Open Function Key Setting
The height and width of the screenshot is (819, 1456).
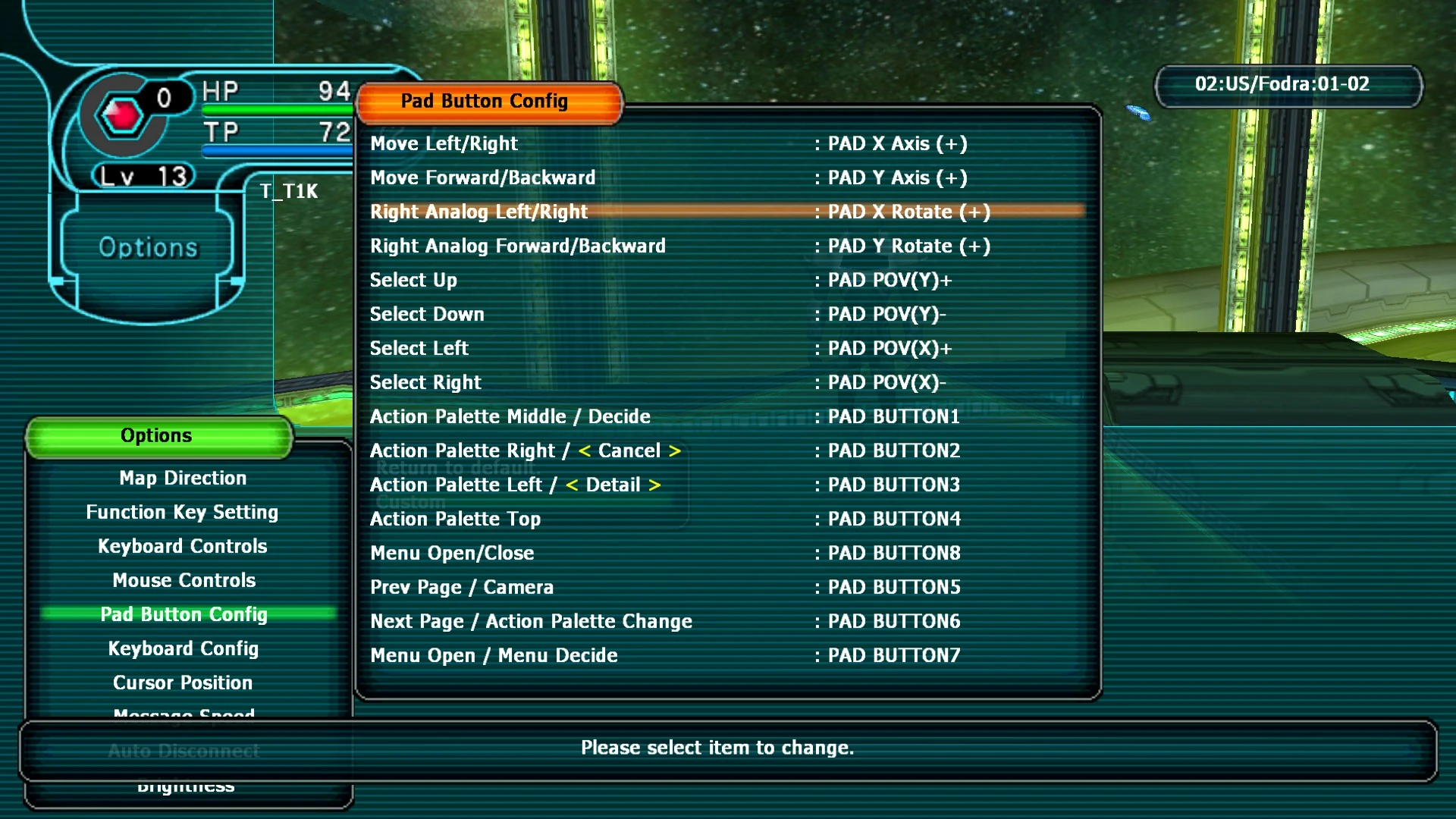pyautogui.click(x=182, y=512)
